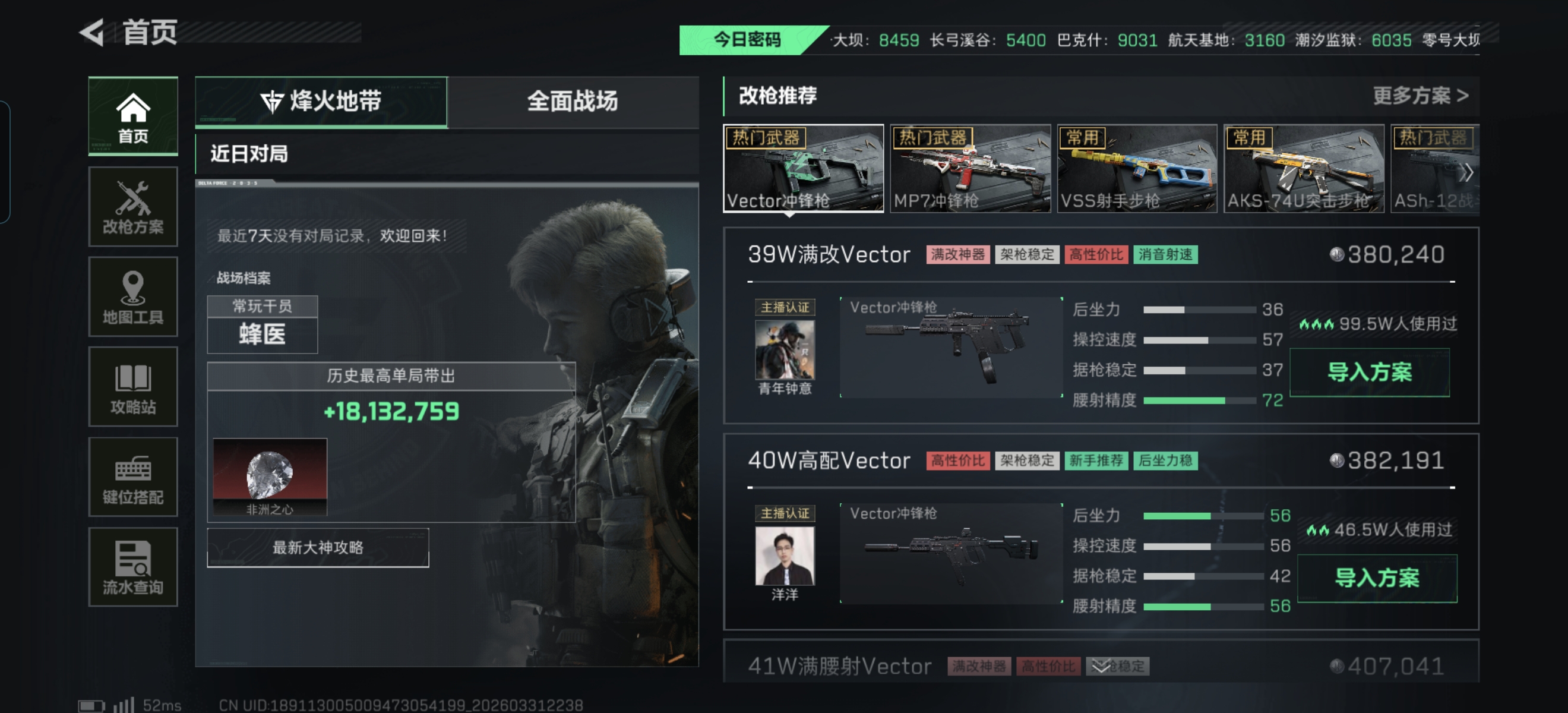Viewport: 1568px width, 713px height.
Task: Open 键位搭配 keyboard icon
Action: pyautogui.click(x=132, y=477)
